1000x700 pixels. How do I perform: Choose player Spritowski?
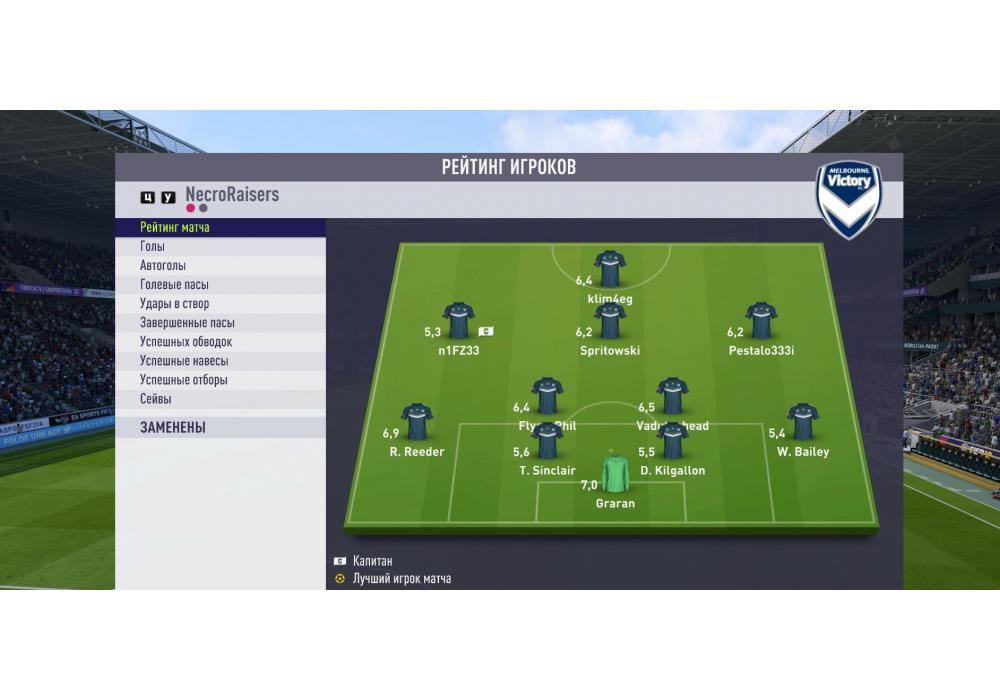tap(610, 321)
